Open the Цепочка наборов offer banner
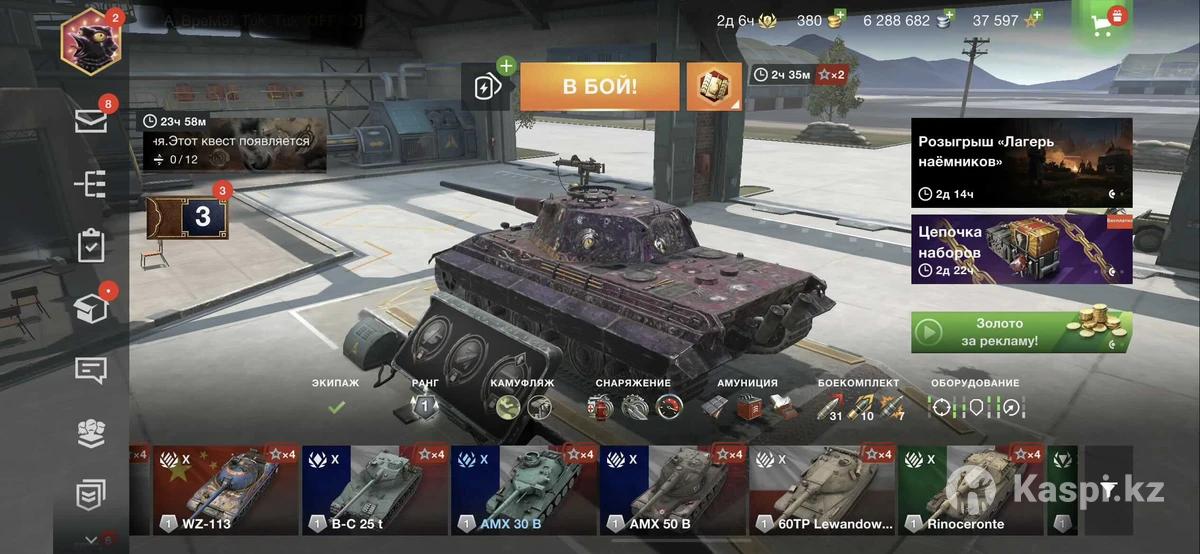Viewport: 1200px width, 554px height. (x=1021, y=249)
